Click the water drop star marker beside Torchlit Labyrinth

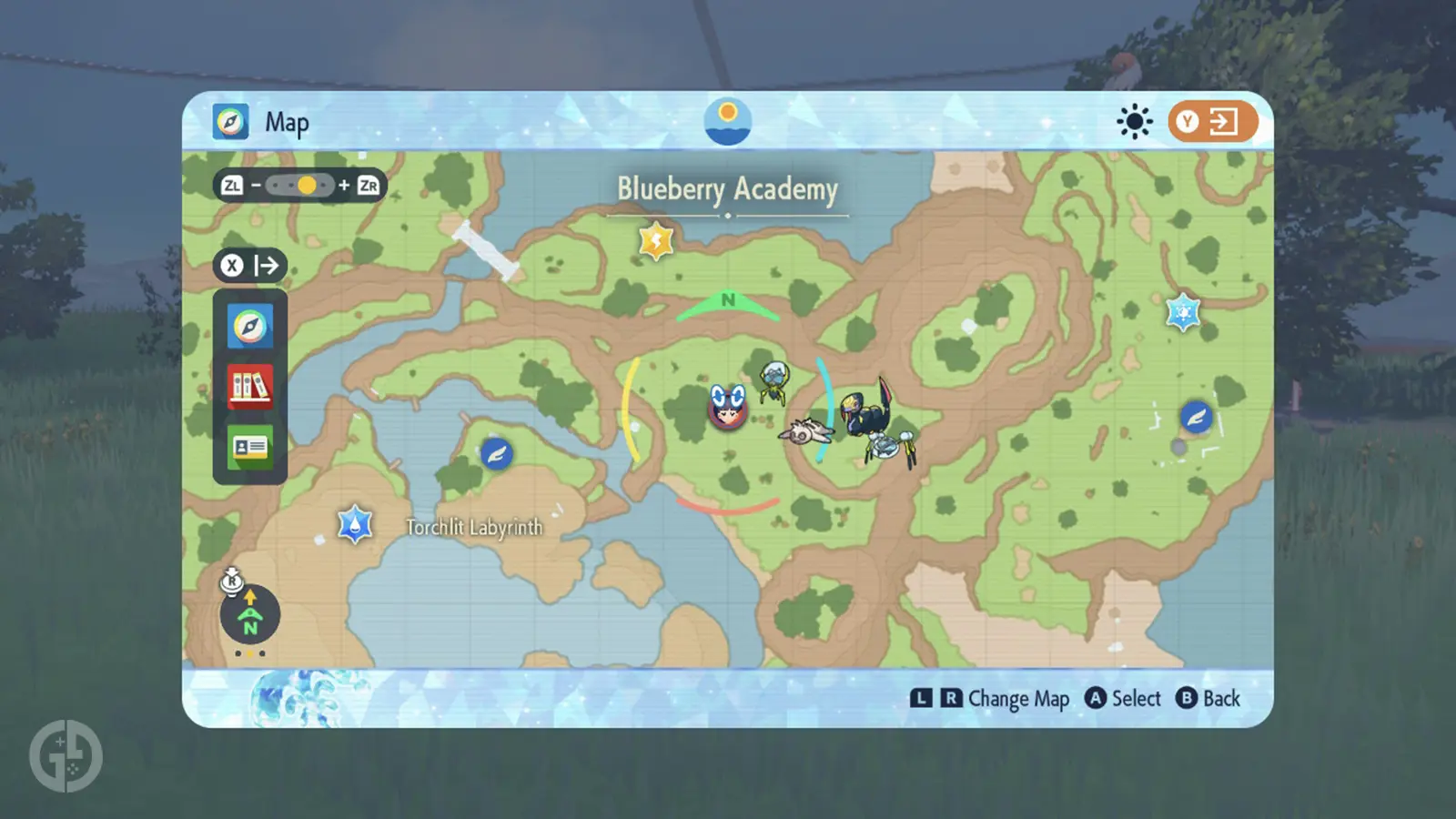[353, 522]
